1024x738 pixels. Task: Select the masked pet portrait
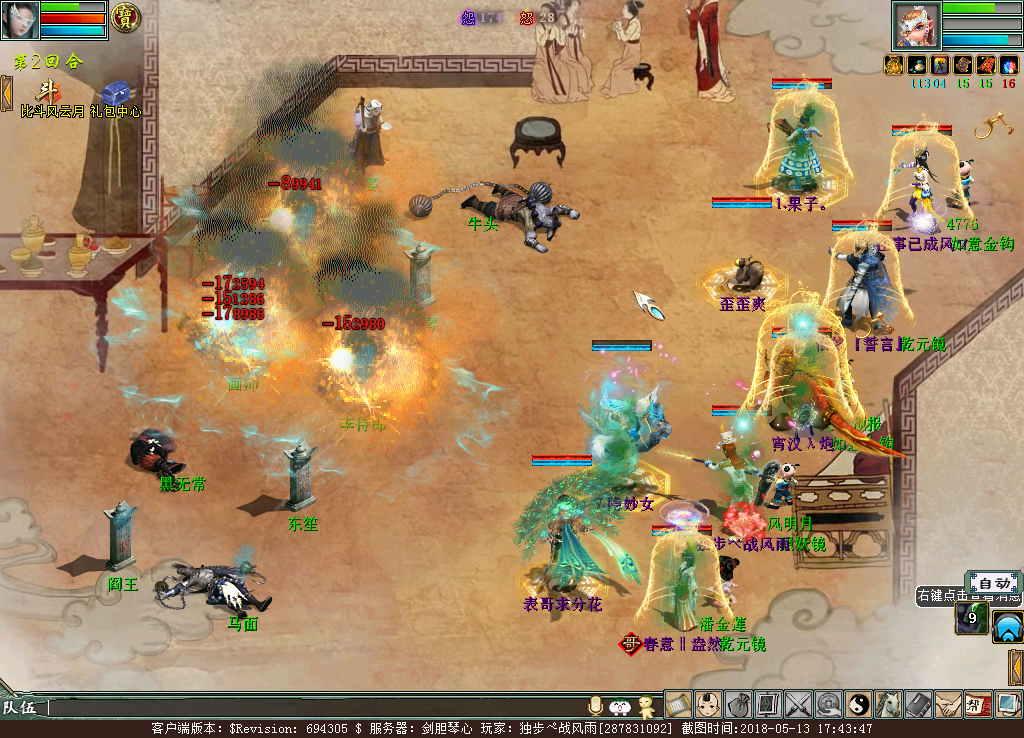tap(915, 25)
